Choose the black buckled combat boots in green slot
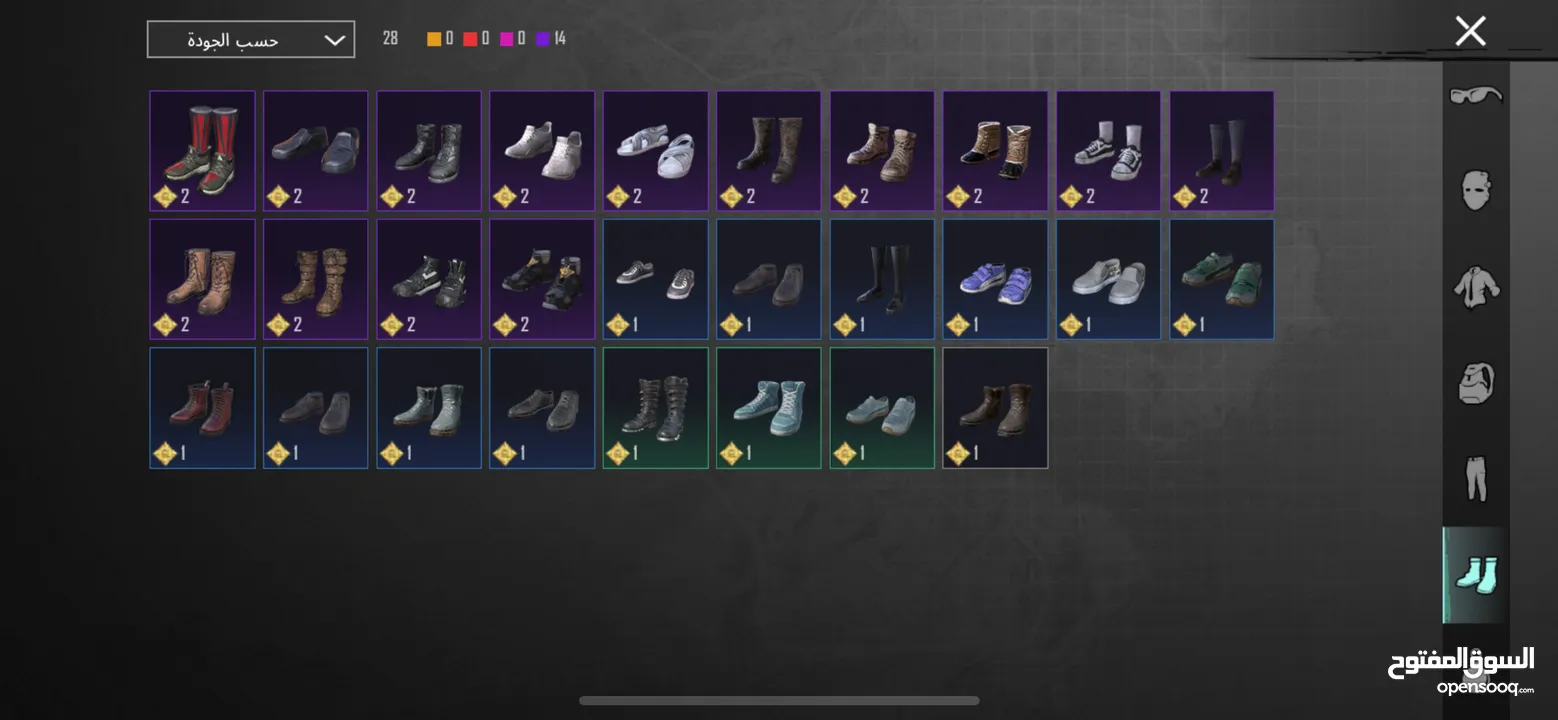Viewport: 1558px width, 720px height. click(x=655, y=407)
